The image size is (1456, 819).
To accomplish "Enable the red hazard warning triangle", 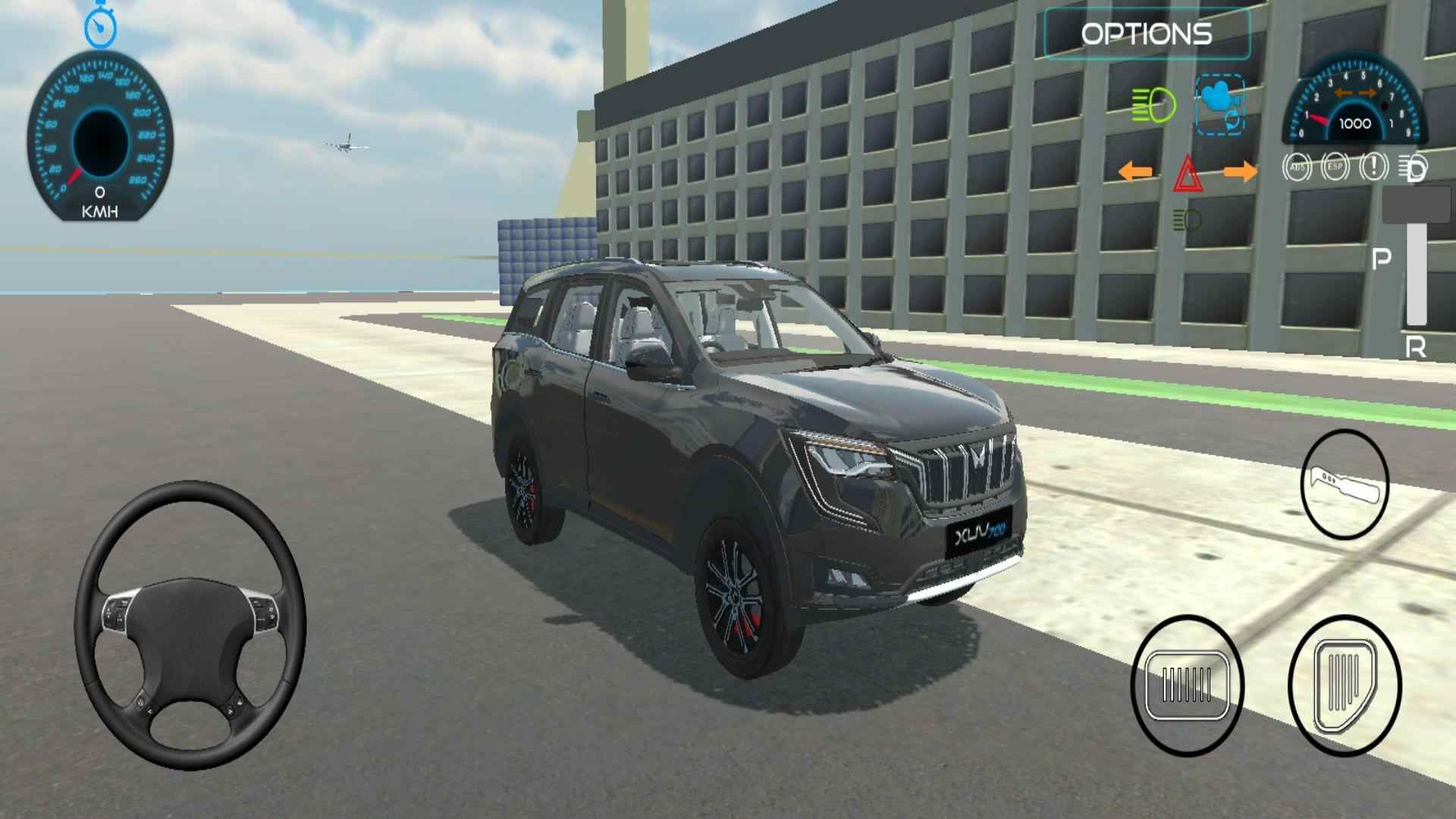I will pos(1191,173).
